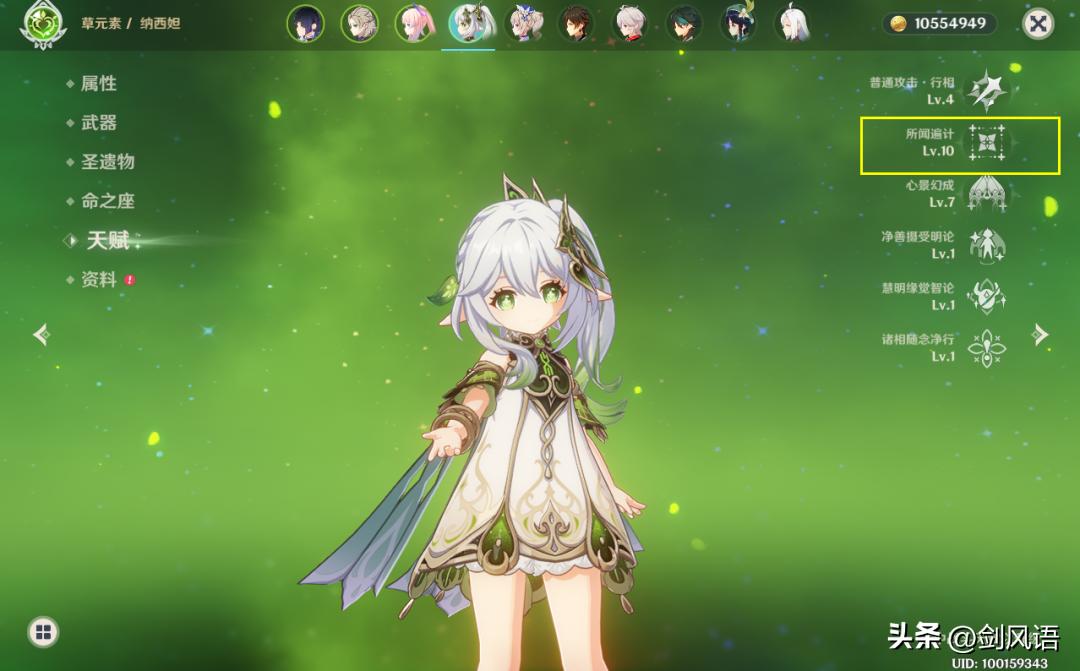Screen dimensions: 1080x671
Task: Open the 圣遗物 artifacts page
Action: [107, 162]
